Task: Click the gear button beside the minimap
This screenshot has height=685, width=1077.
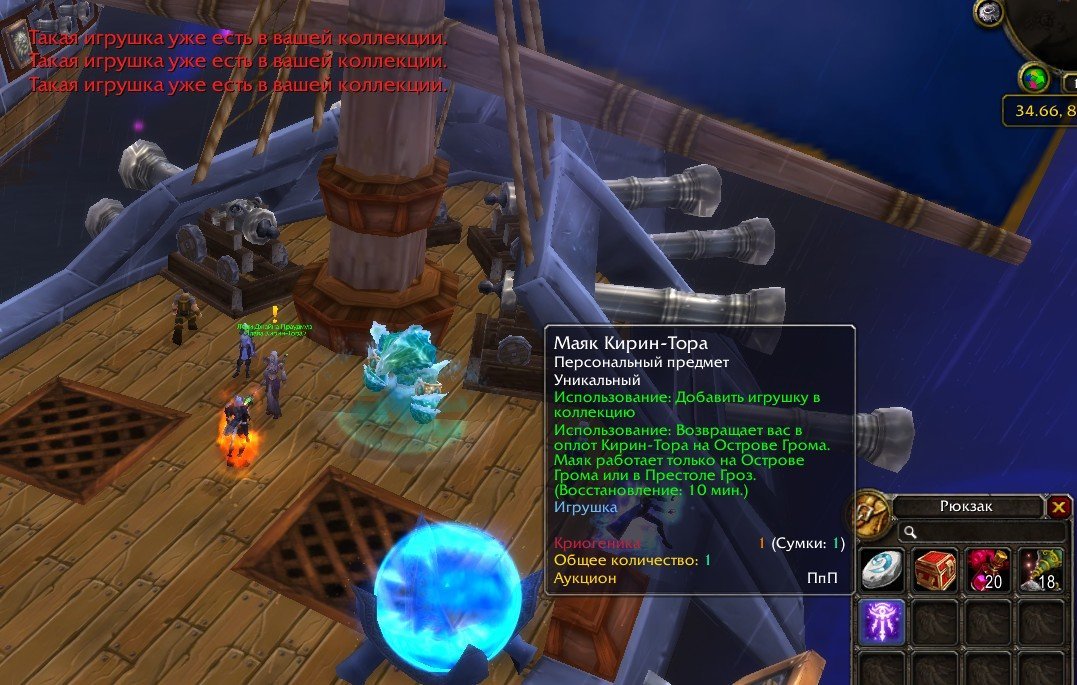Action: coord(990,13)
